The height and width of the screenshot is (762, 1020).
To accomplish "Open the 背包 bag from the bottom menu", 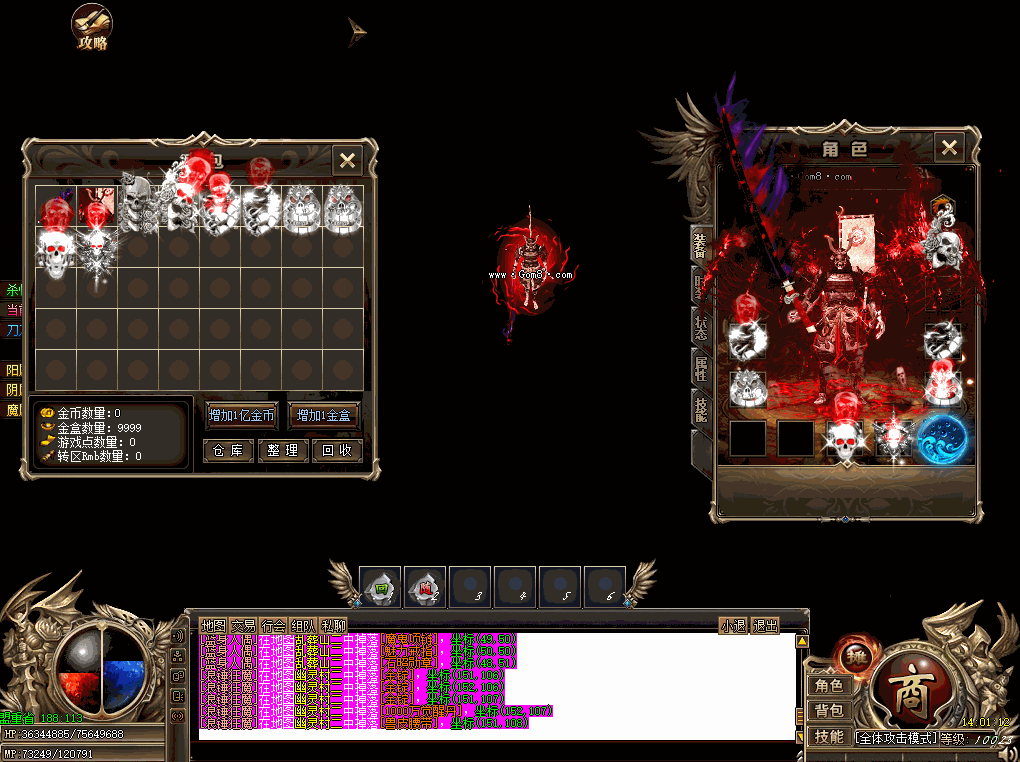I will (829, 711).
